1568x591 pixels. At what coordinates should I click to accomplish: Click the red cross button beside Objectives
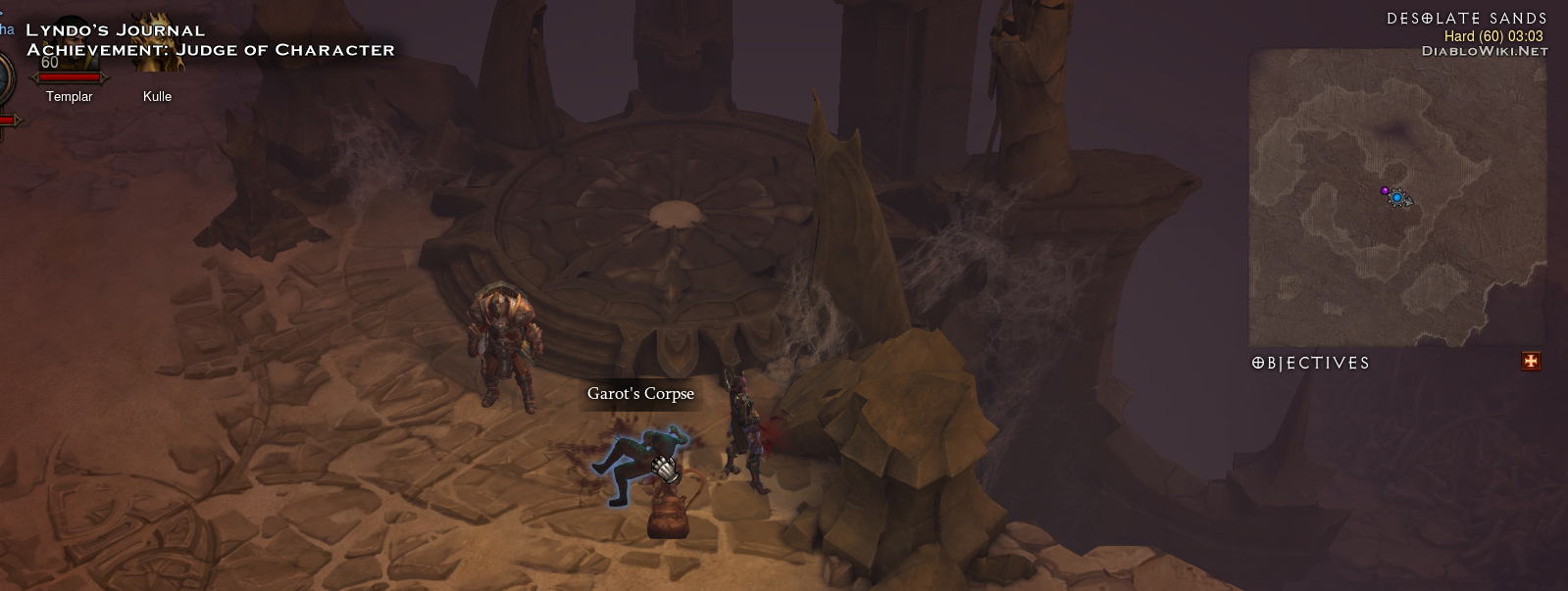1530,362
